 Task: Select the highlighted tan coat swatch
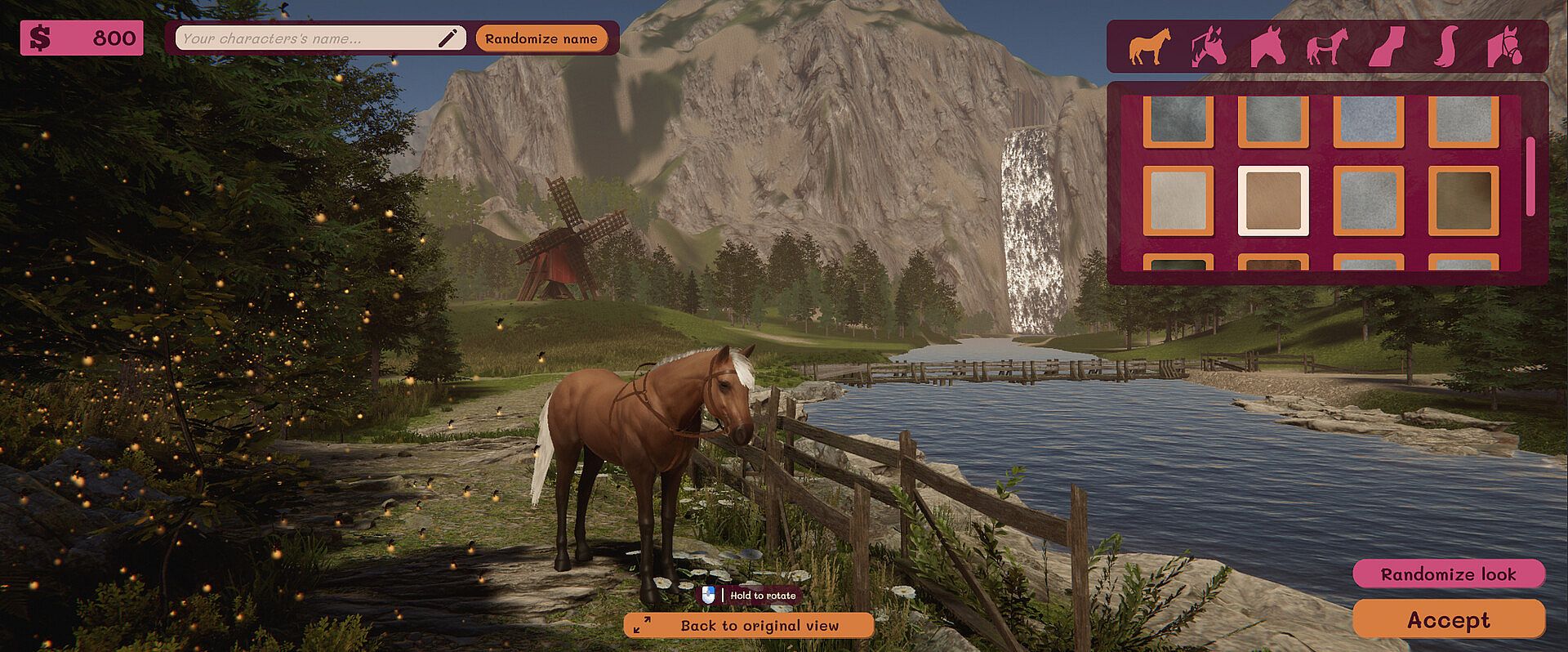pos(1273,201)
